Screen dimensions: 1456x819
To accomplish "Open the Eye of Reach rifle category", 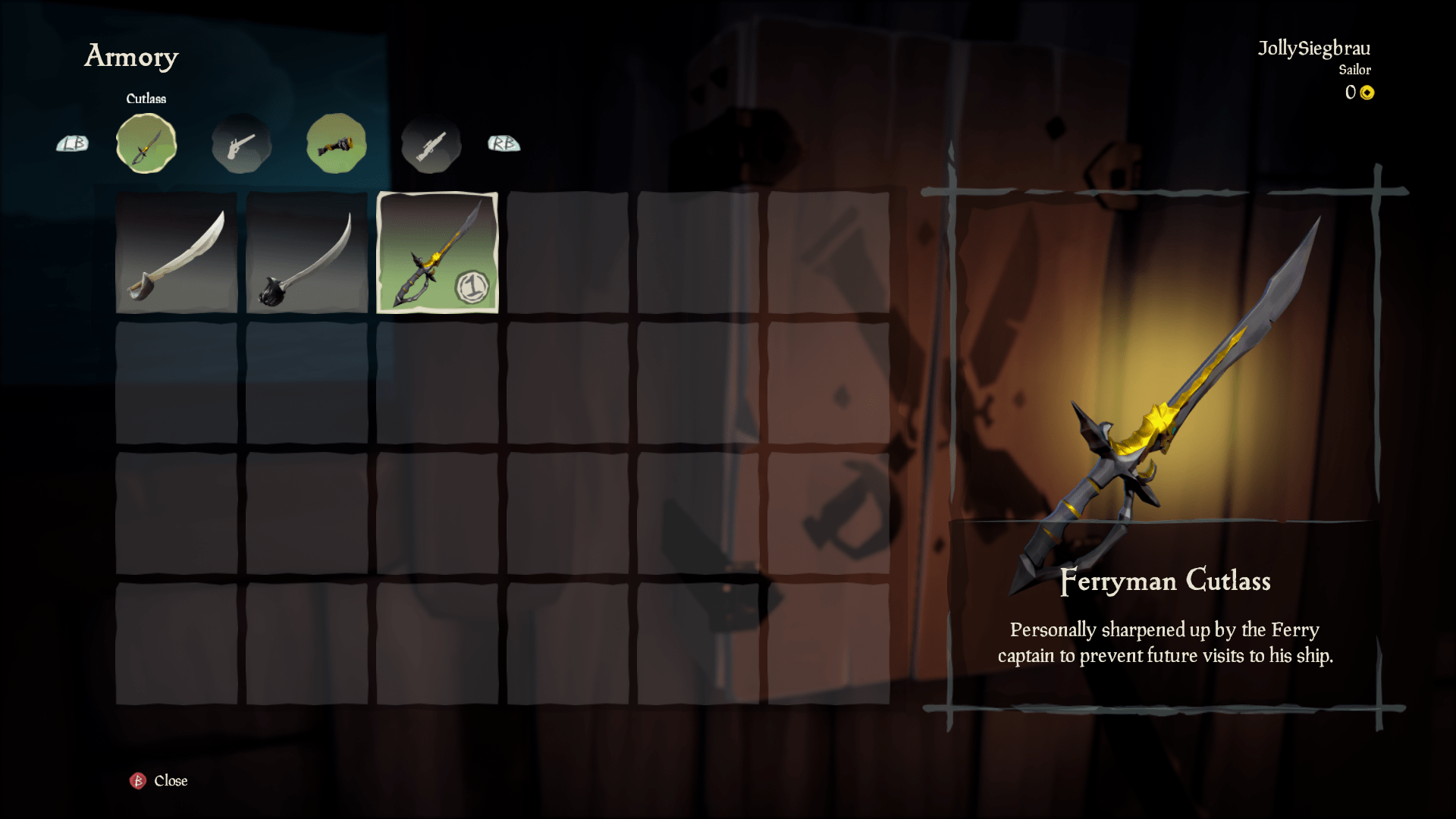I will [431, 143].
